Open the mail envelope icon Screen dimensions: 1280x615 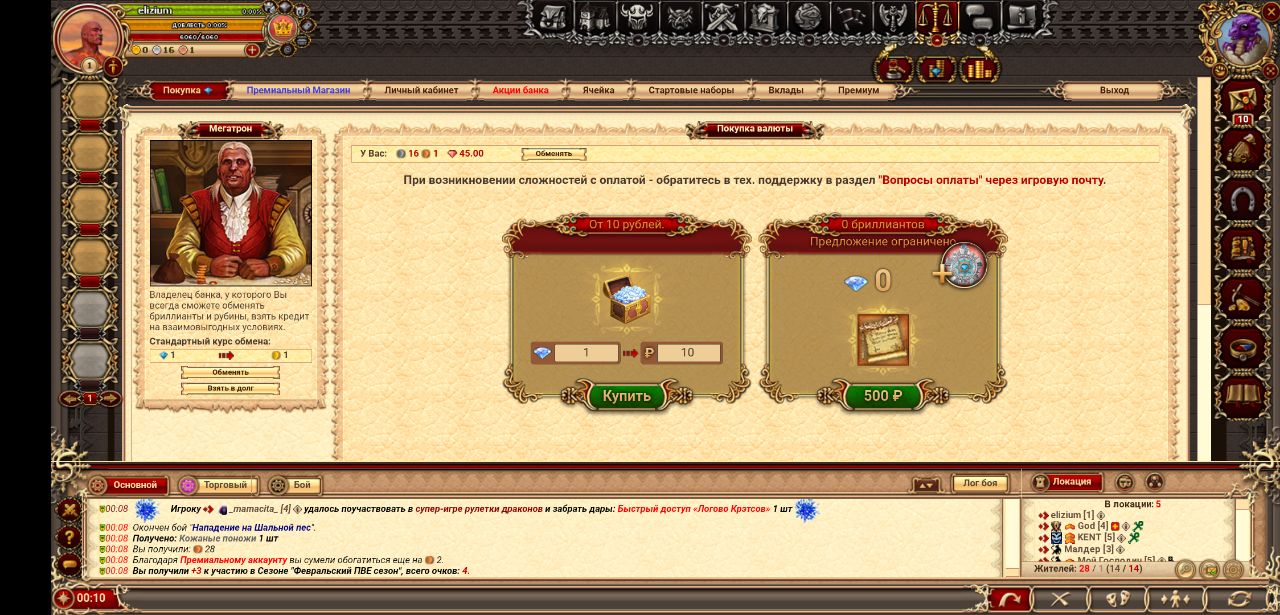1243,101
